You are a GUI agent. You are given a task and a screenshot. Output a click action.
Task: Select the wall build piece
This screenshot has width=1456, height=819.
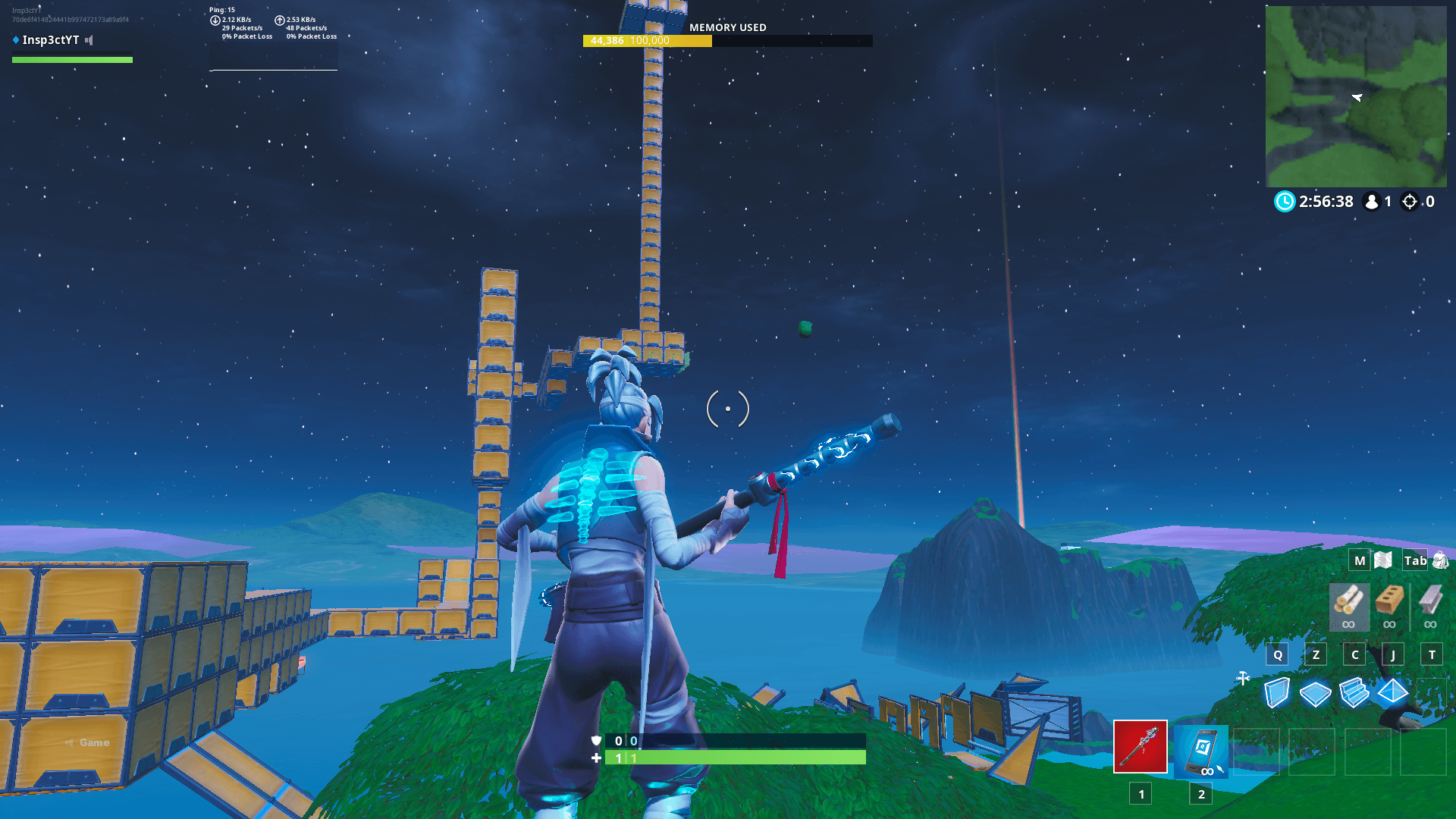click(x=1277, y=692)
